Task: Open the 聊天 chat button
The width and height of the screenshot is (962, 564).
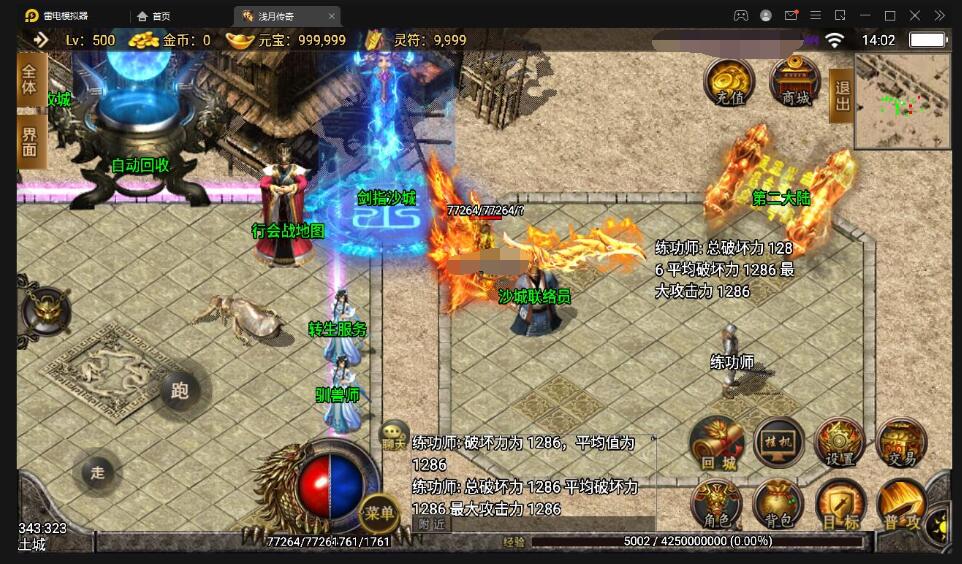Action: 395,435
